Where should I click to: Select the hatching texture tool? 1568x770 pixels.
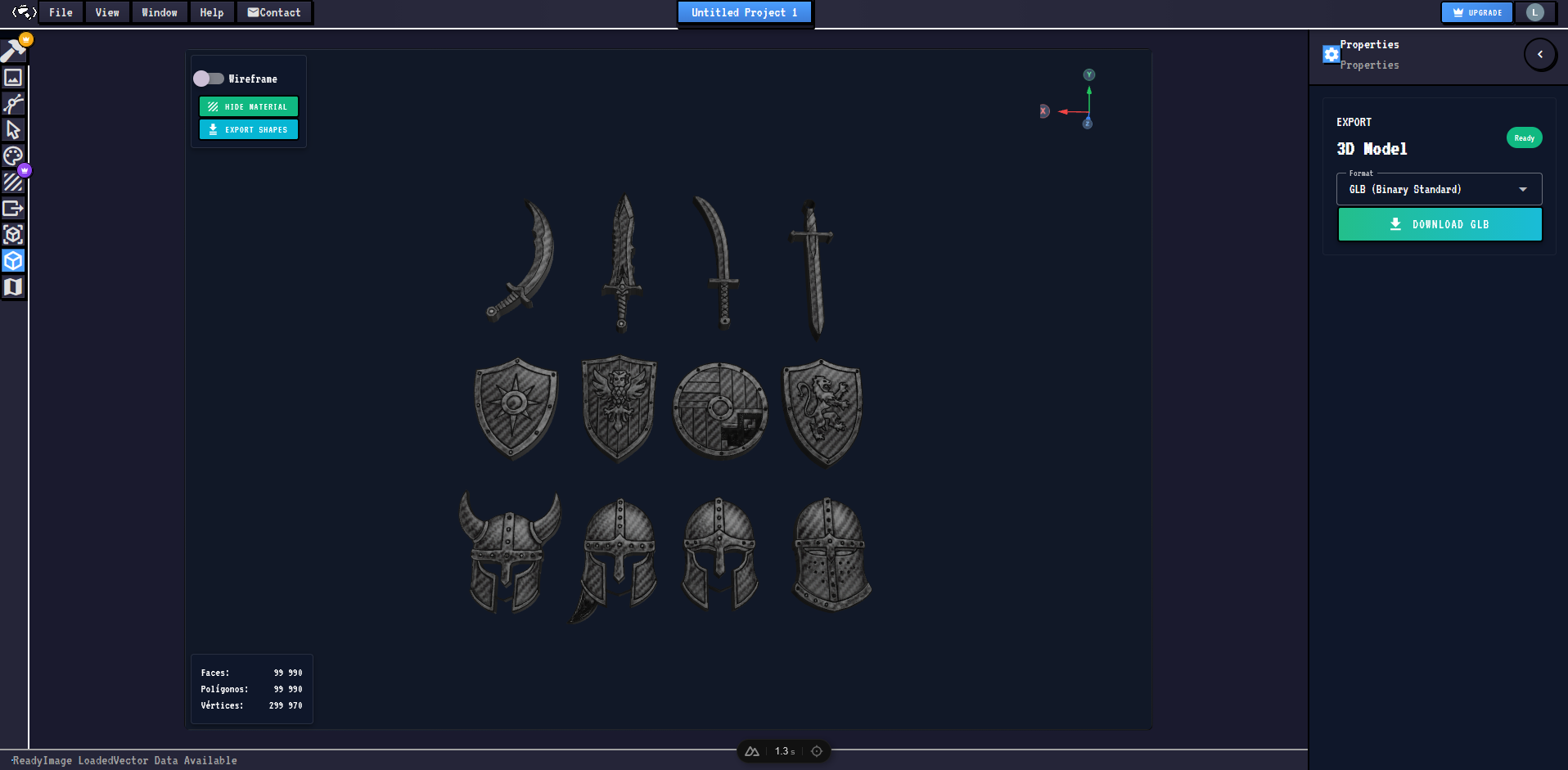click(x=13, y=182)
